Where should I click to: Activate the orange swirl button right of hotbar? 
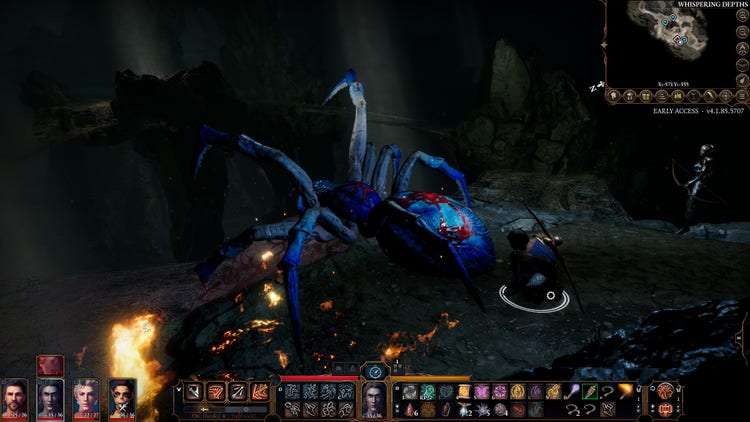[664, 390]
